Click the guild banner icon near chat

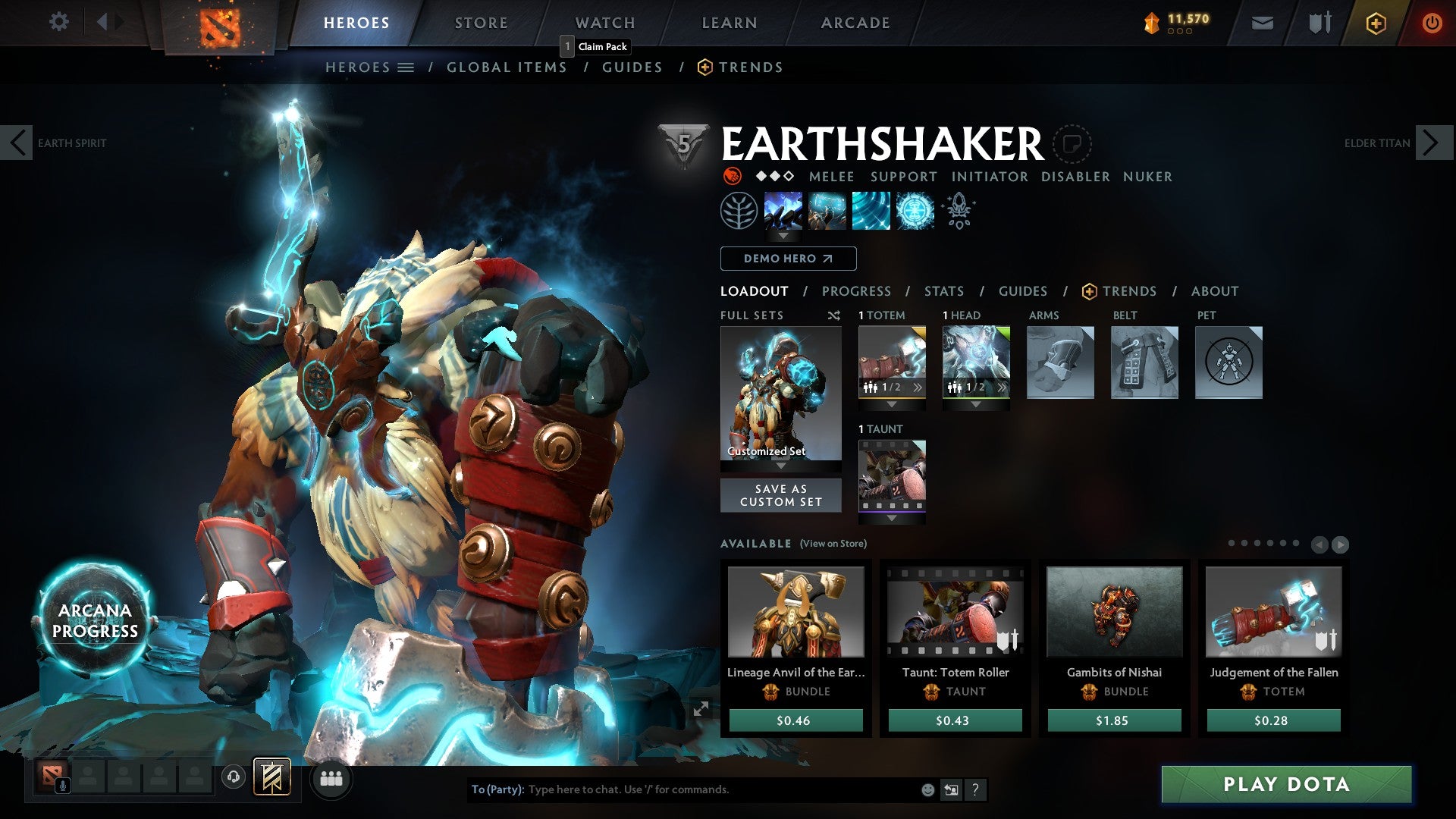[271, 778]
